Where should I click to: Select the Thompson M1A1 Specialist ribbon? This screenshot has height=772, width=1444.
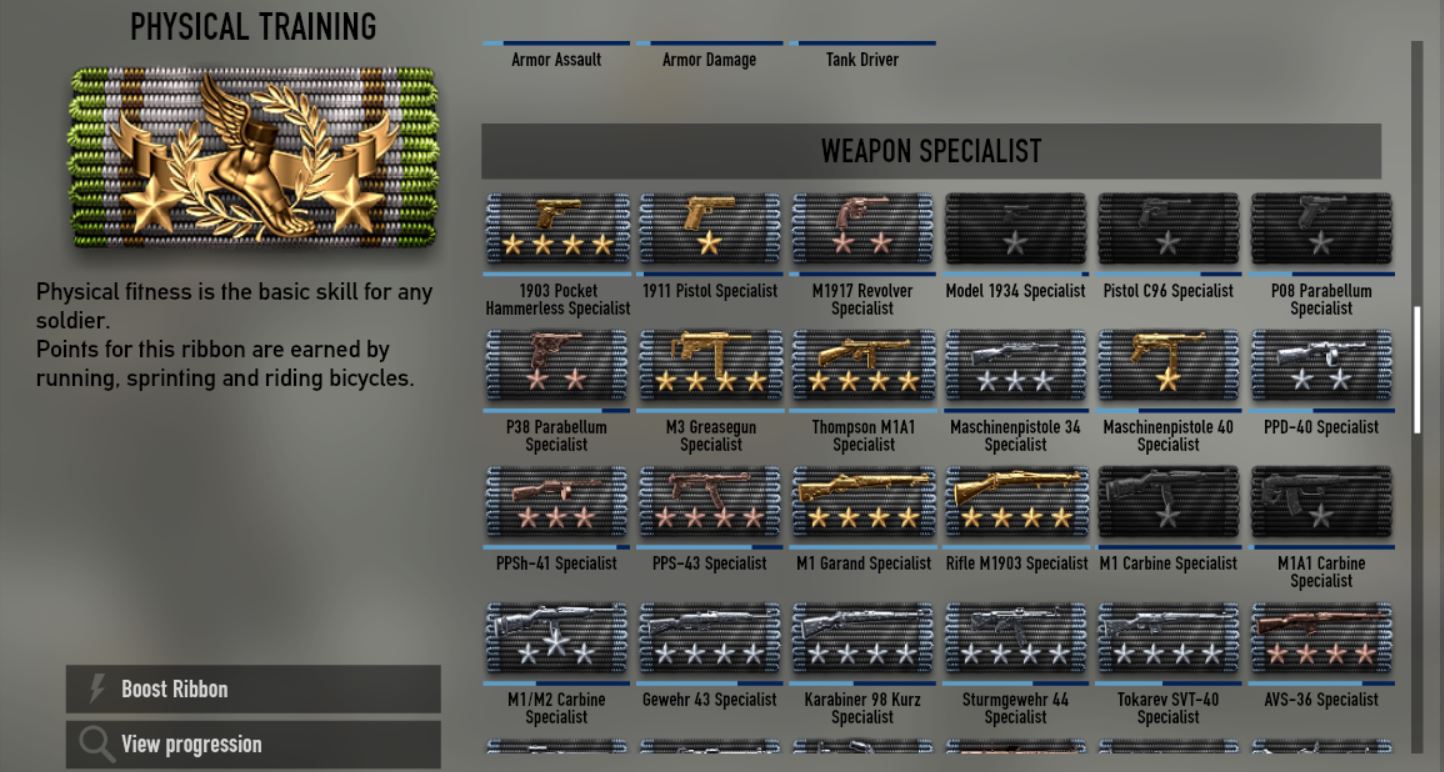[863, 366]
